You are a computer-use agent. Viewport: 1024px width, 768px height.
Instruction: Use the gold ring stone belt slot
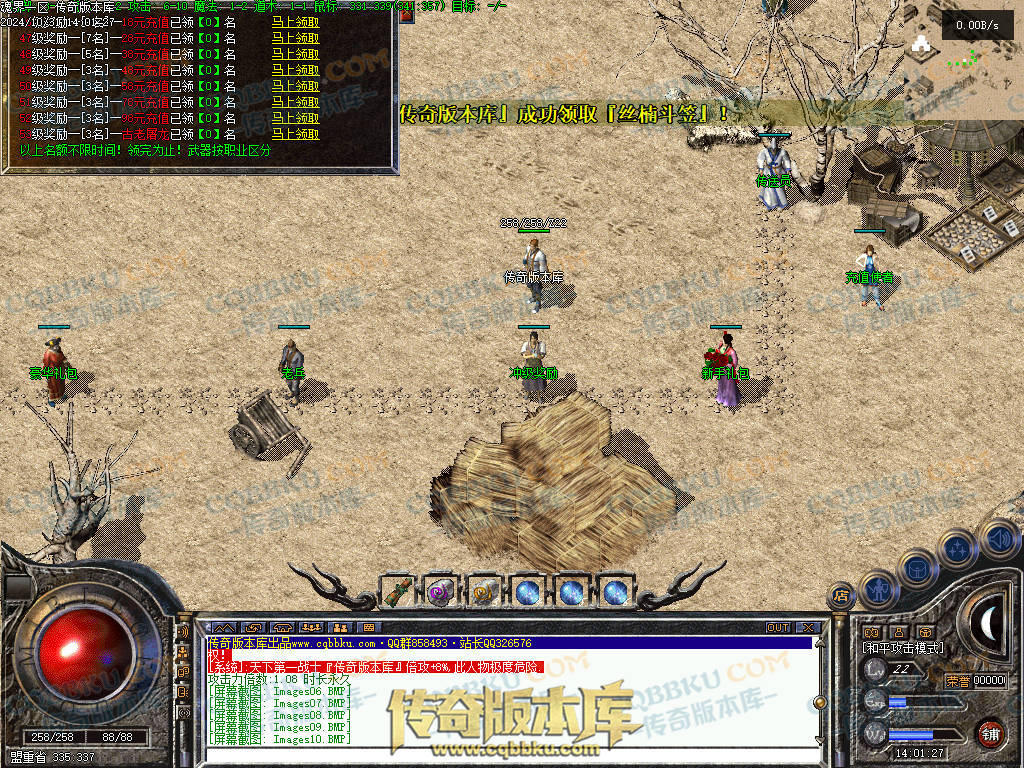tap(483, 593)
